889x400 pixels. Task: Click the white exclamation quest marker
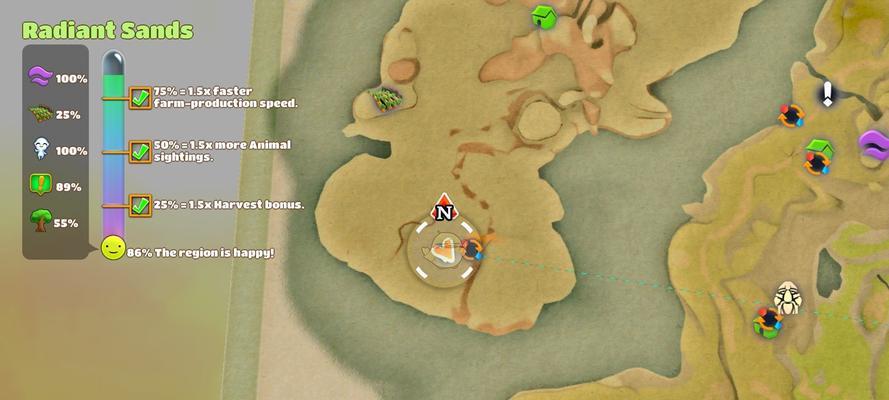click(x=828, y=93)
